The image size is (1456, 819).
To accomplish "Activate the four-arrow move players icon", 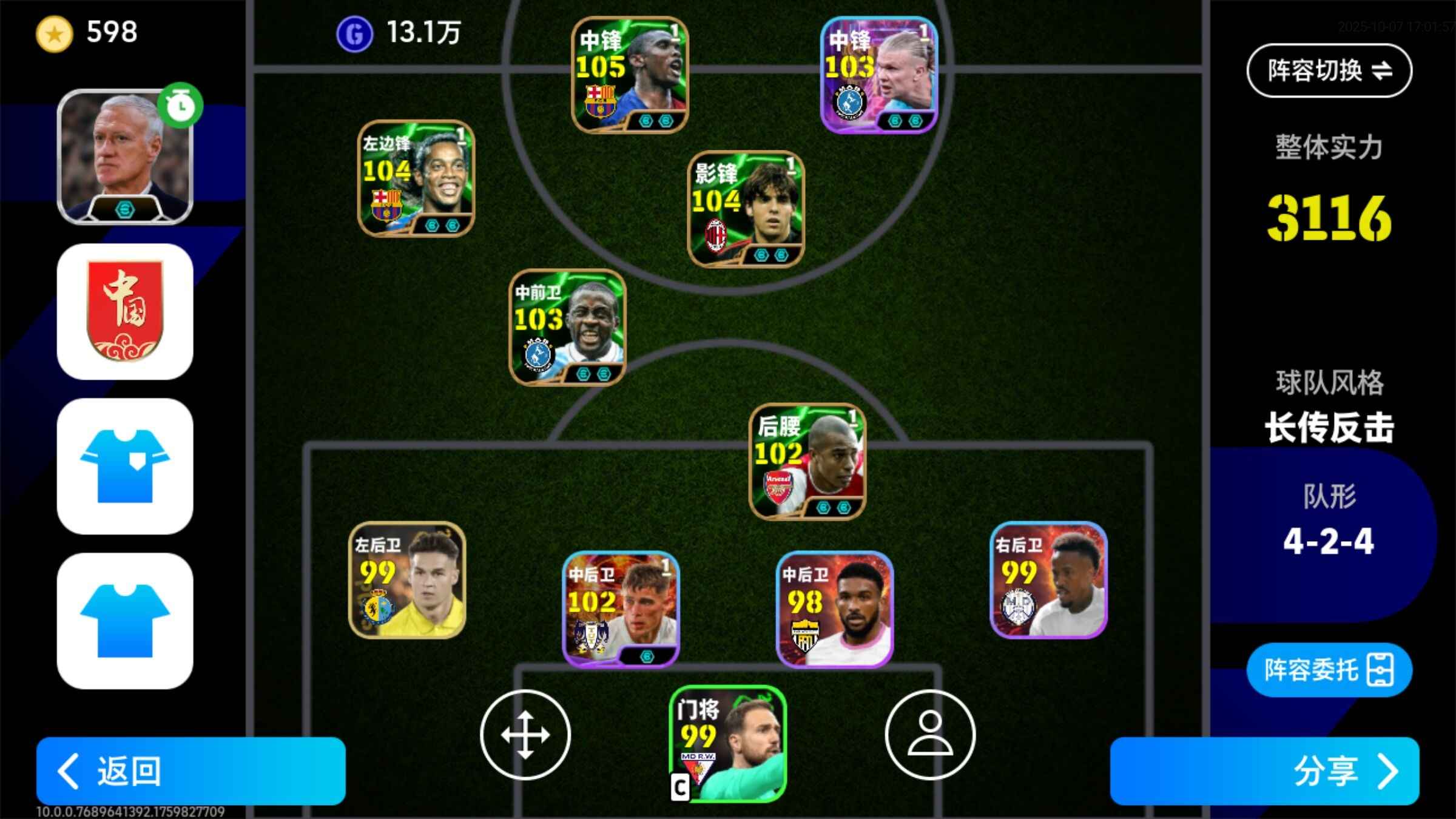I will (x=525, y=735).
